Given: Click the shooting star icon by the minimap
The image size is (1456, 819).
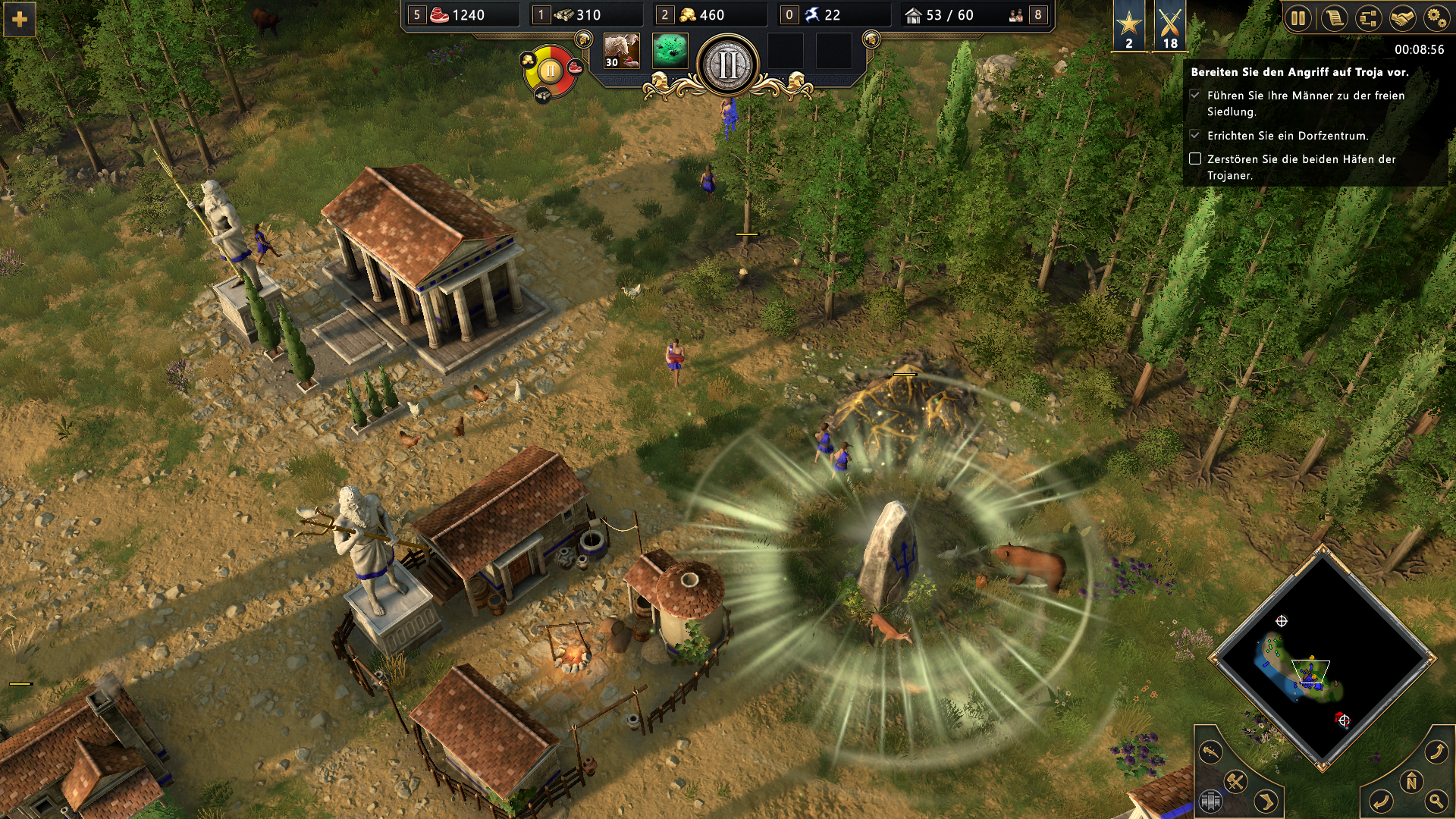Looking at the screenshot, I should (1211, 752).
